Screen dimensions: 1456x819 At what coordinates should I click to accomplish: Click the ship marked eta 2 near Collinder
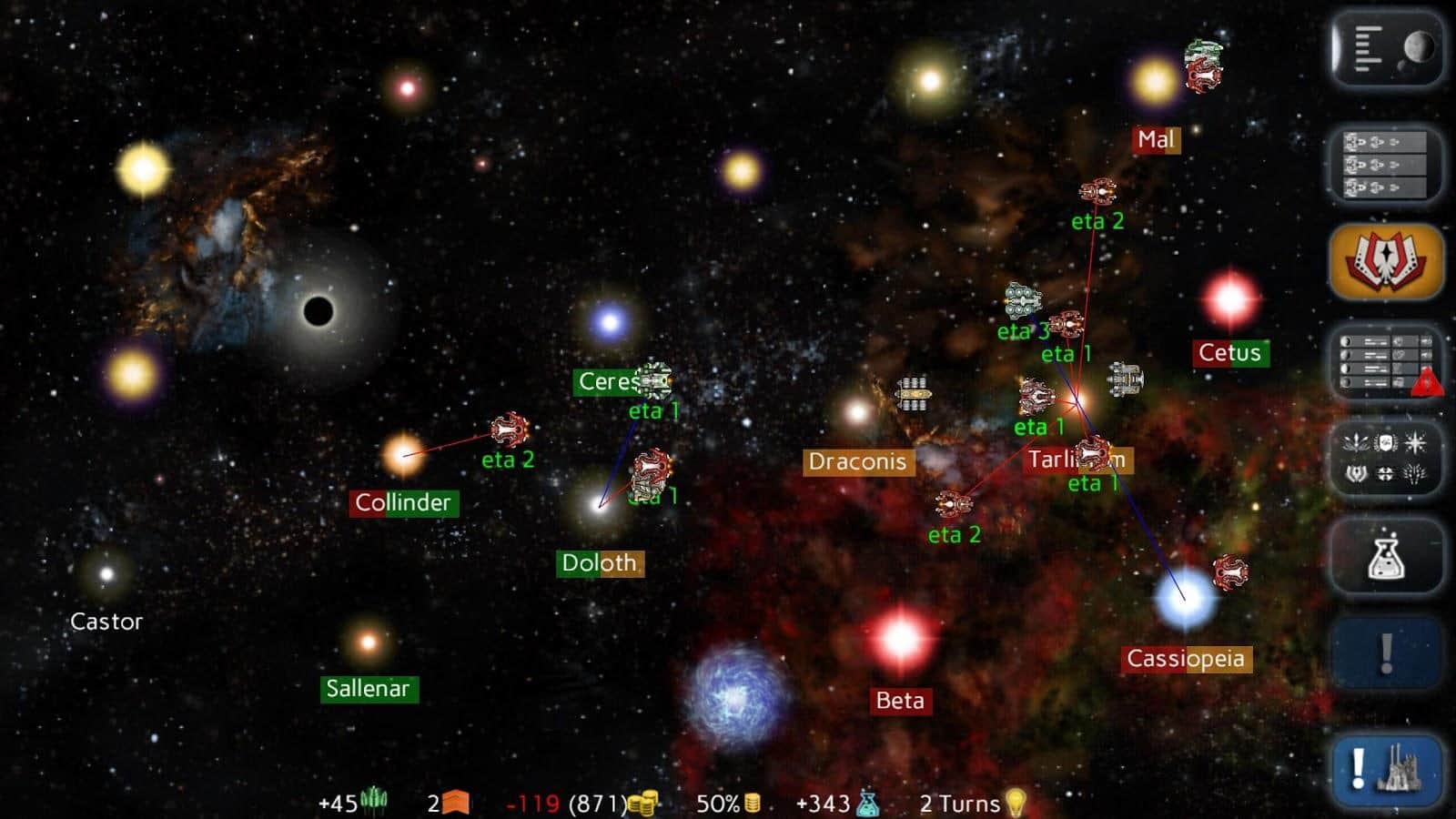pos(511,430)
